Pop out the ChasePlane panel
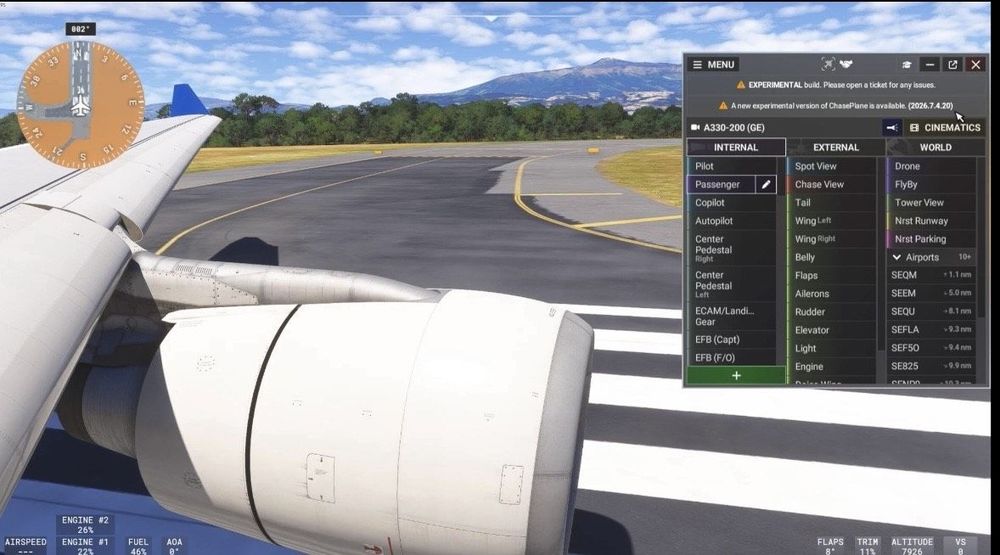Screen dimensions: 1000x555 (x=953, y=65)
